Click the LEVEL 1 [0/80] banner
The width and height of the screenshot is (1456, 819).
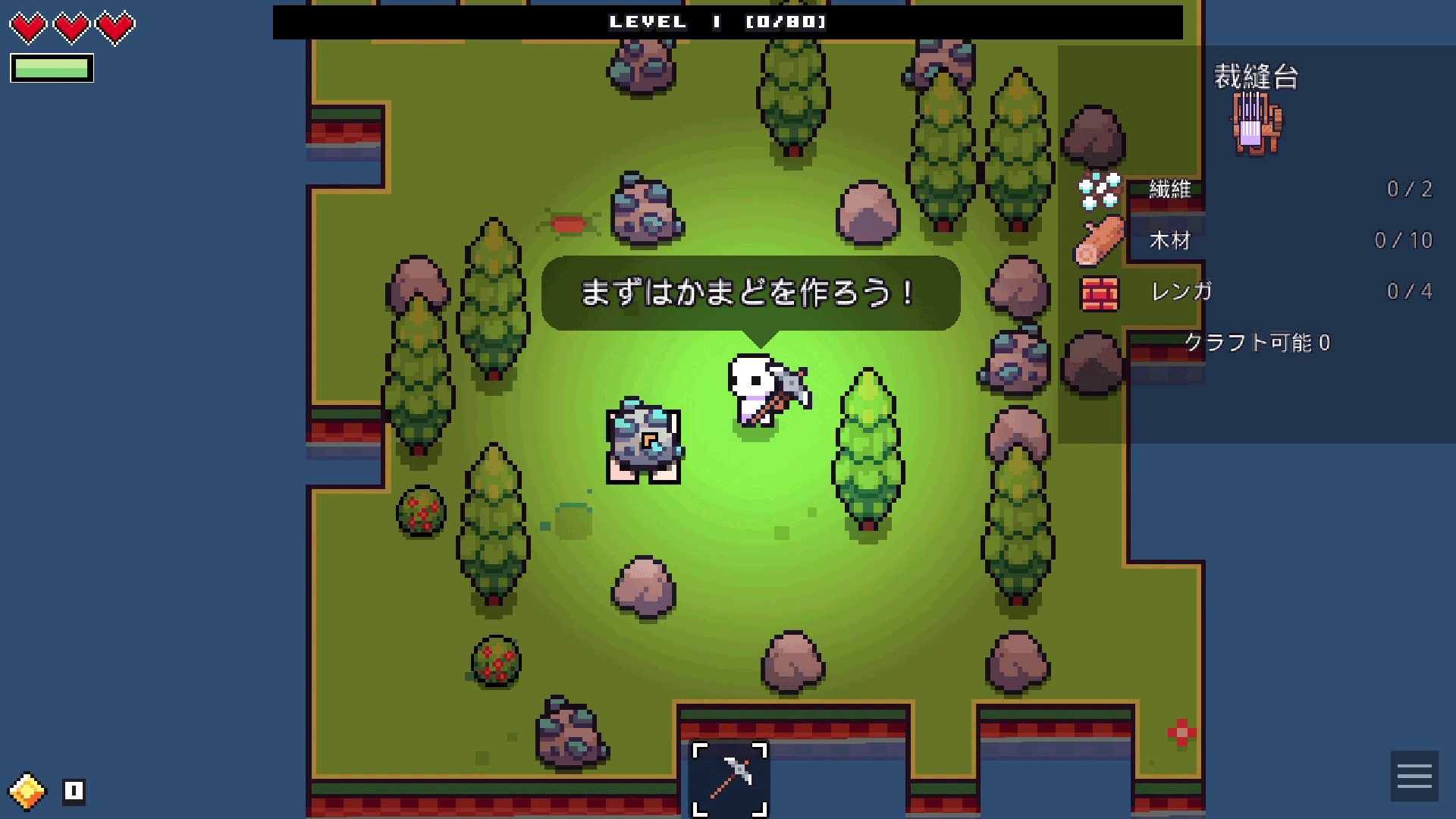pyautogui.click(x=717, y=22)
